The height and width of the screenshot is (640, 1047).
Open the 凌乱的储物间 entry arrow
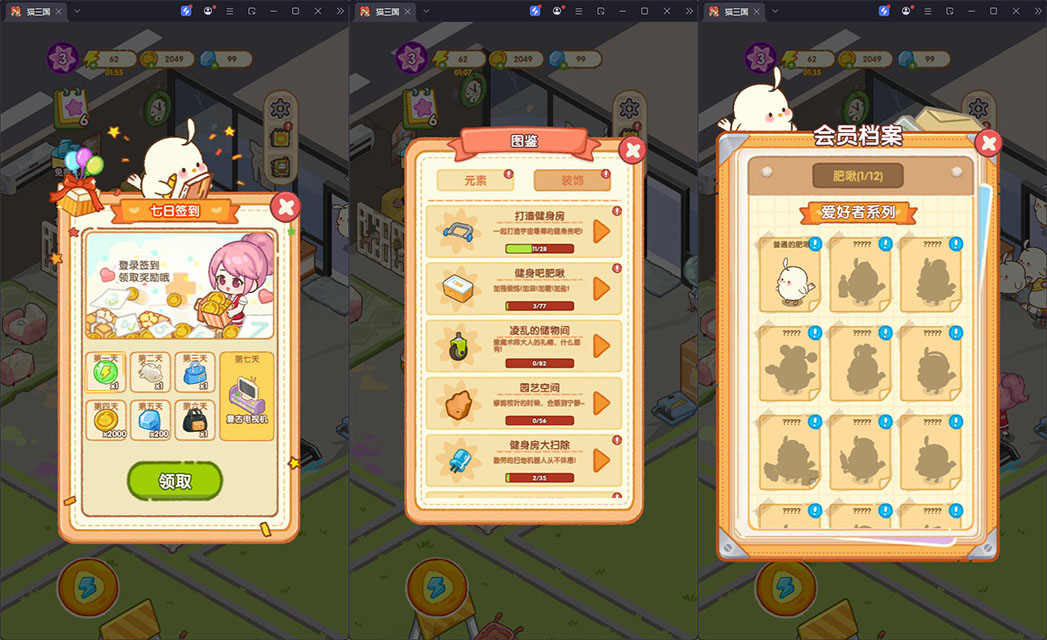[x=601, y=345]
